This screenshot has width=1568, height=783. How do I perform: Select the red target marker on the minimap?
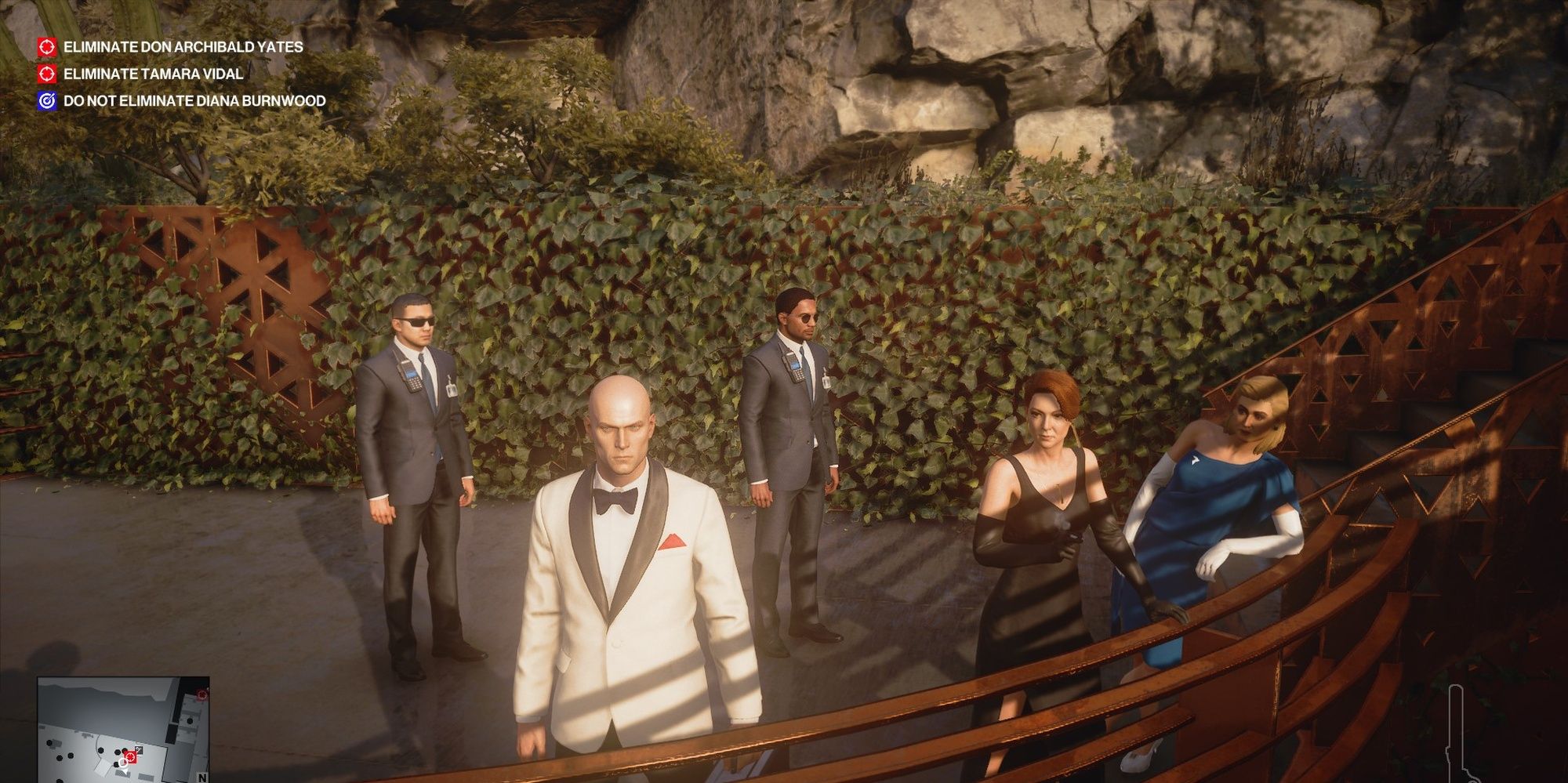[x=131, y=756]
